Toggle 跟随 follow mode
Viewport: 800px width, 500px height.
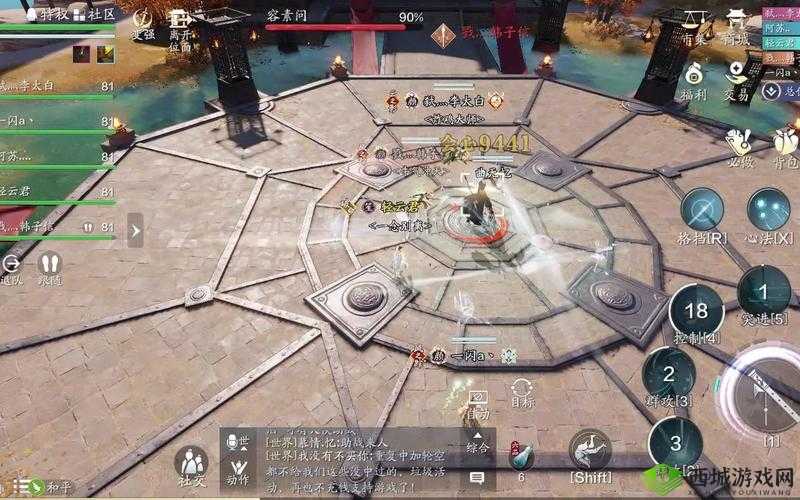pos(49,266)
